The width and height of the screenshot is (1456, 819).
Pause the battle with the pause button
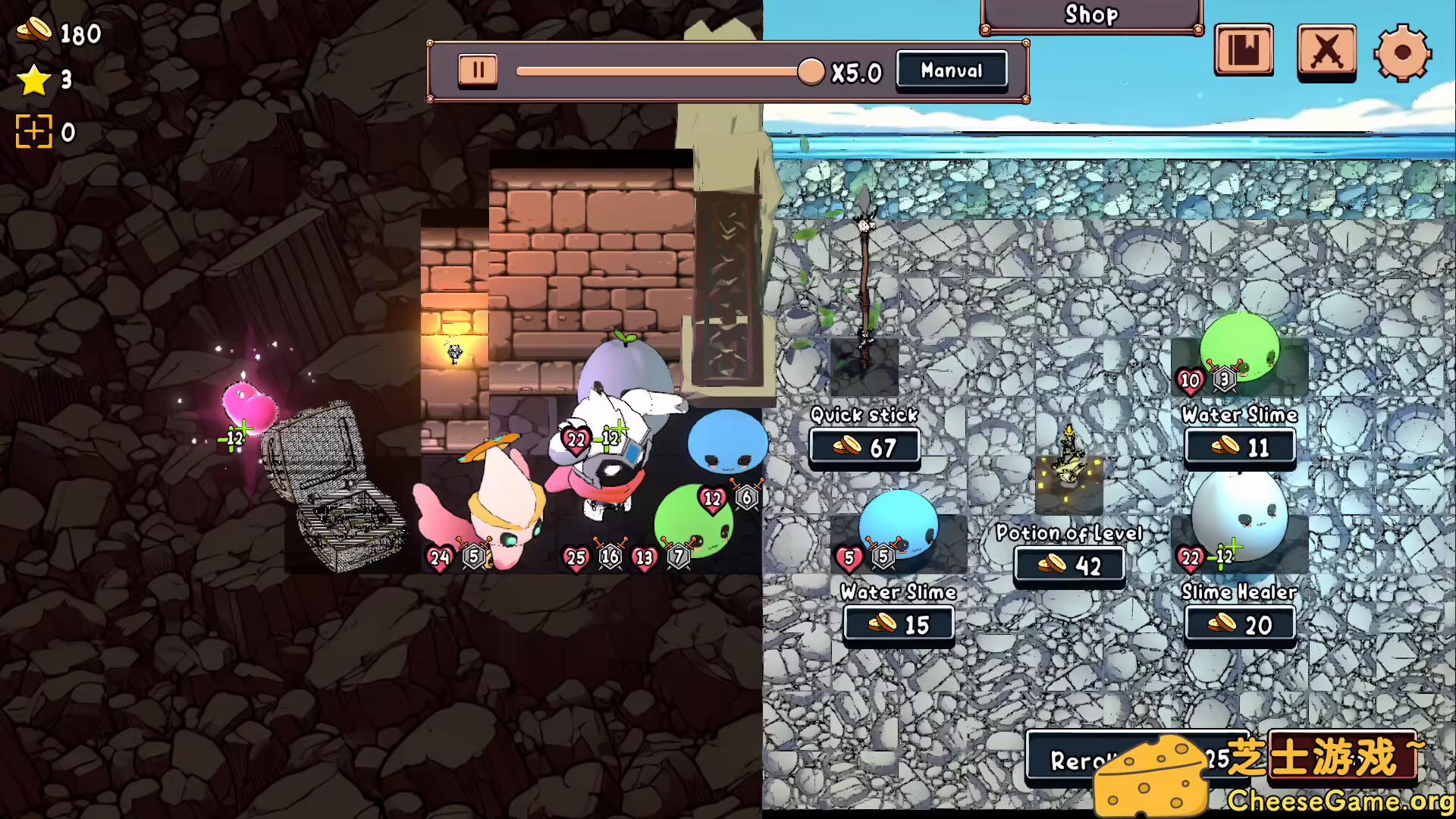pyautogui.click(x=477, y=69)
